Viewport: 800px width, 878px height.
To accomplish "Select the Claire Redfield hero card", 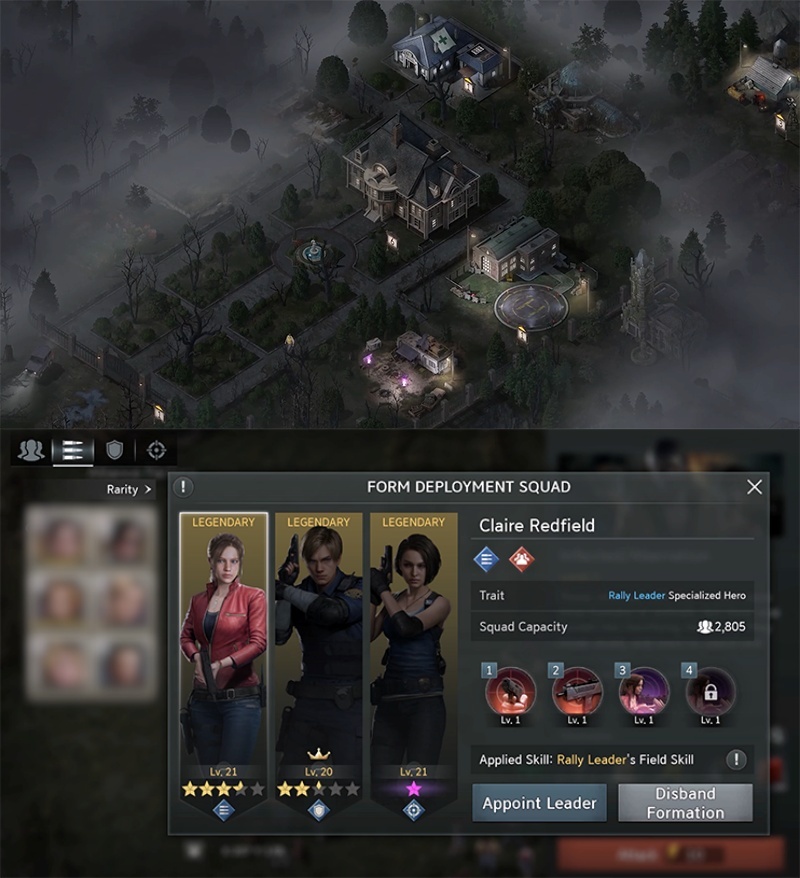I will pos(223,660).
